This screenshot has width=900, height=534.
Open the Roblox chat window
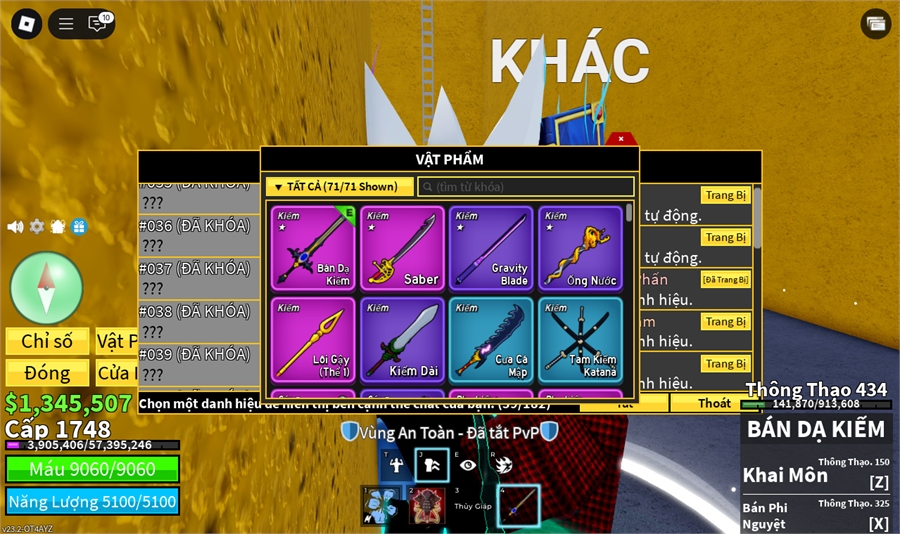[98, 24]
